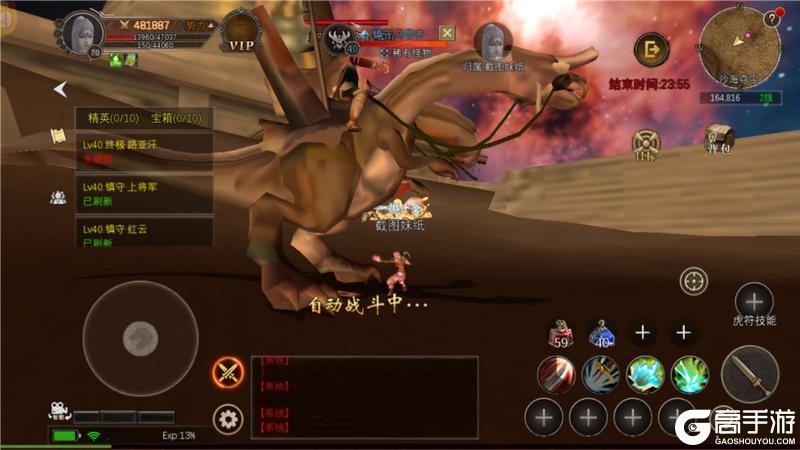Click the exit dungeon door icon

652,49
